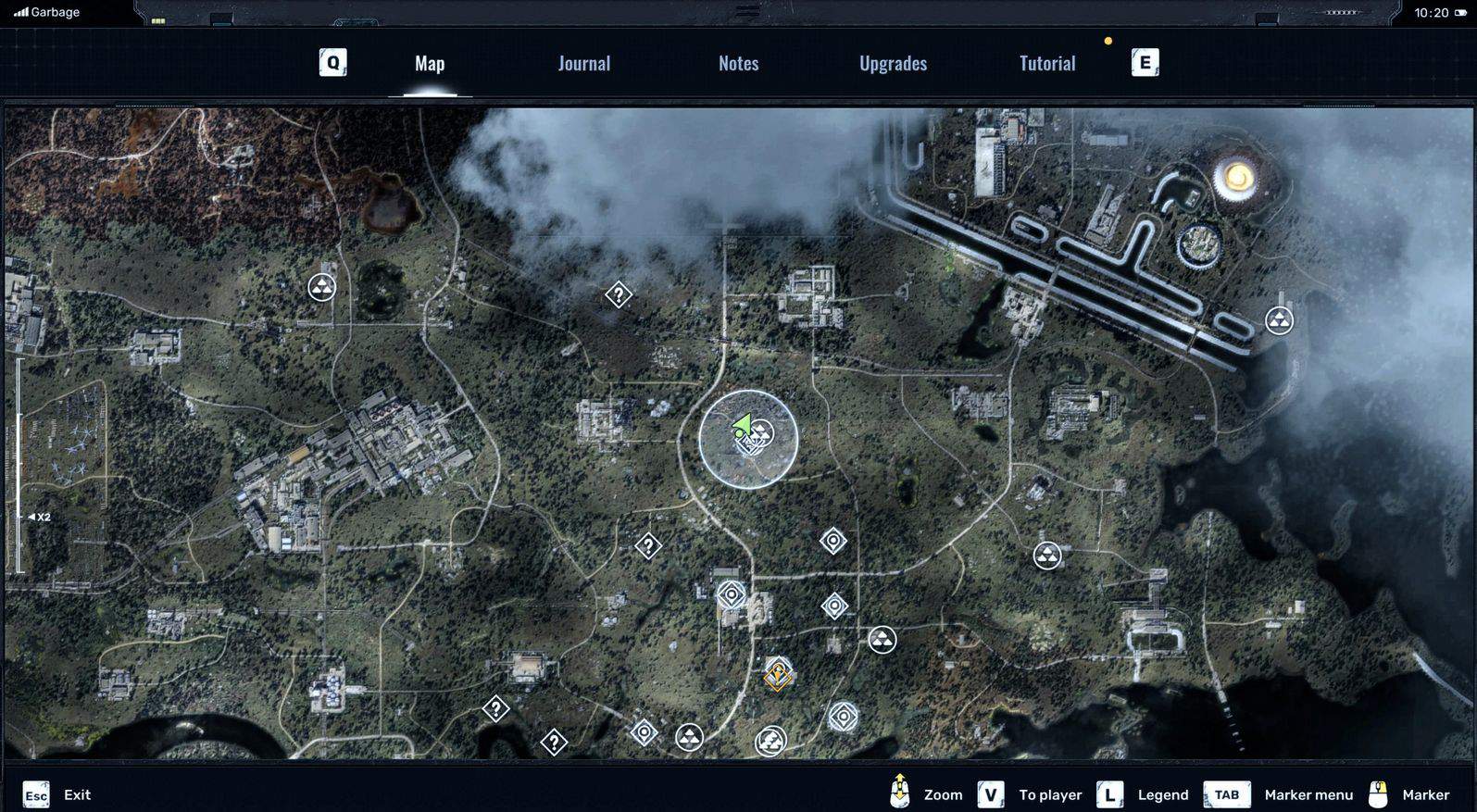Select the Map tab
Image resolution: width=1477 pixels, height=812 pixels.
430,63
